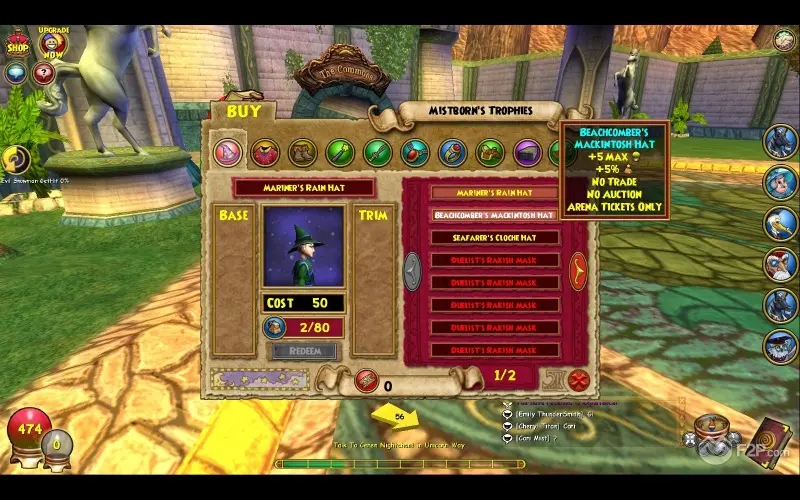Open the friends list icon
The height and width of the screenshot is (500, 800).
(783, 40)
